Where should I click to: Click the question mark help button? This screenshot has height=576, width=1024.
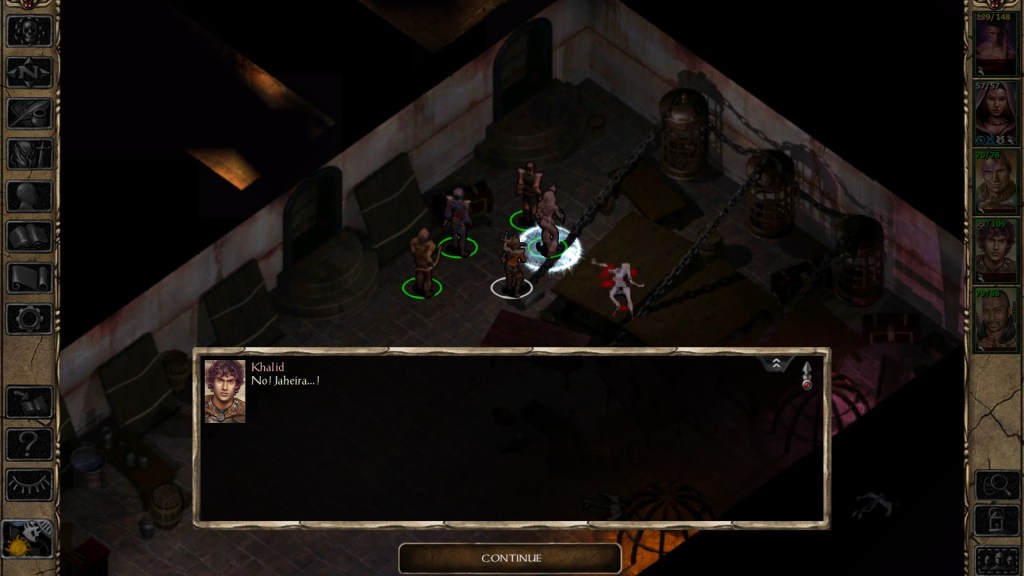click(29, 443)
